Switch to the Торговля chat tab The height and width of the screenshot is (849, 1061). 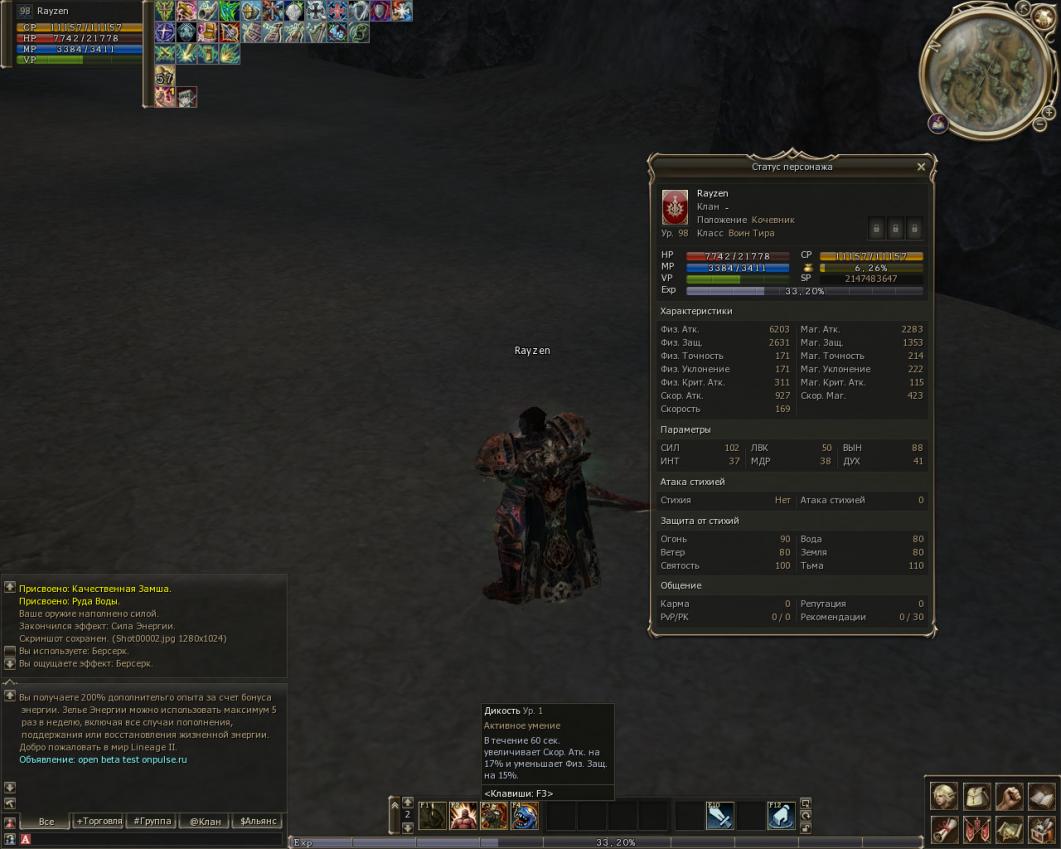coord(99,821)
